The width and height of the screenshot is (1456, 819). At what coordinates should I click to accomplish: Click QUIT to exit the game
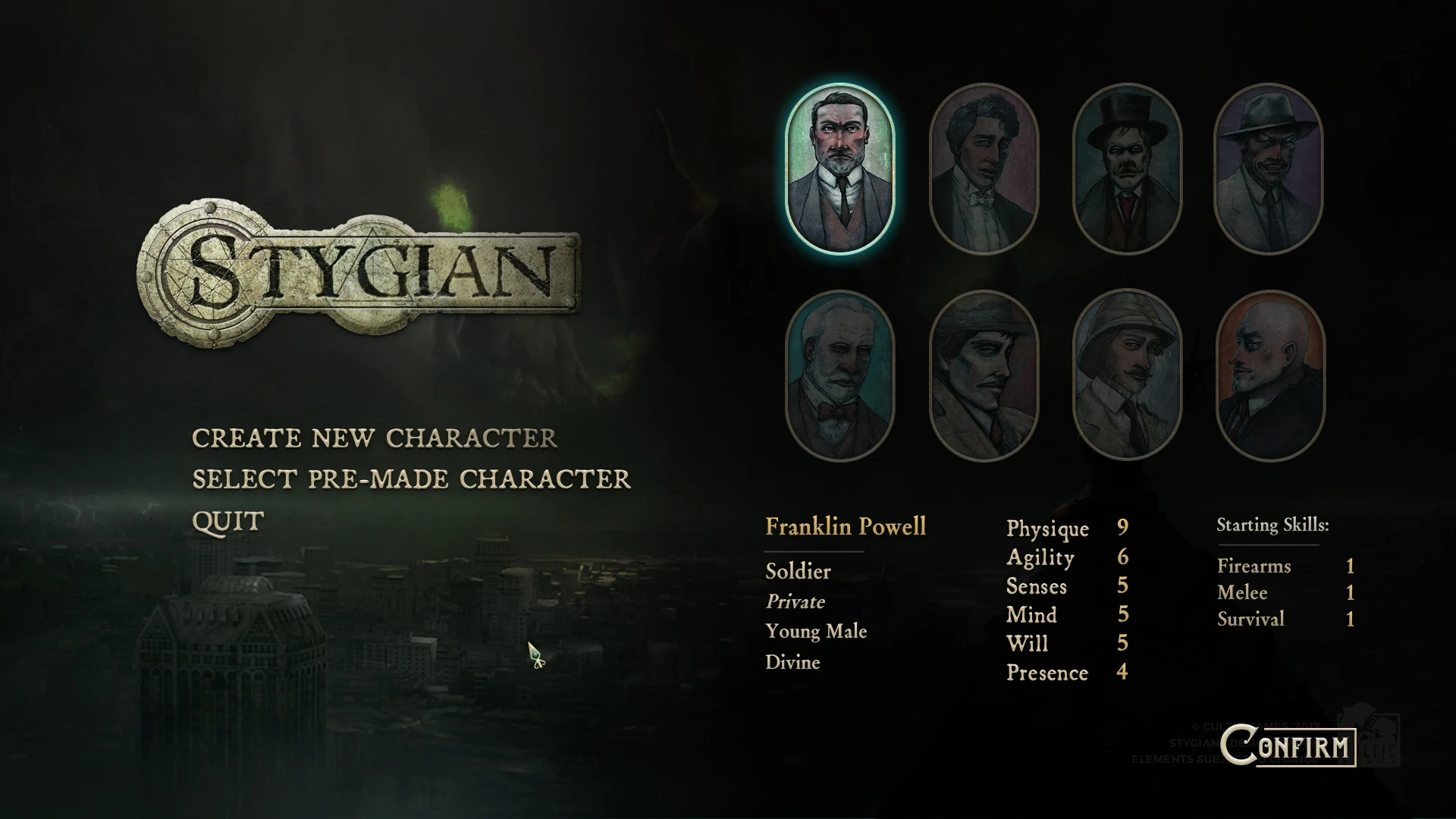pos(227,520)
